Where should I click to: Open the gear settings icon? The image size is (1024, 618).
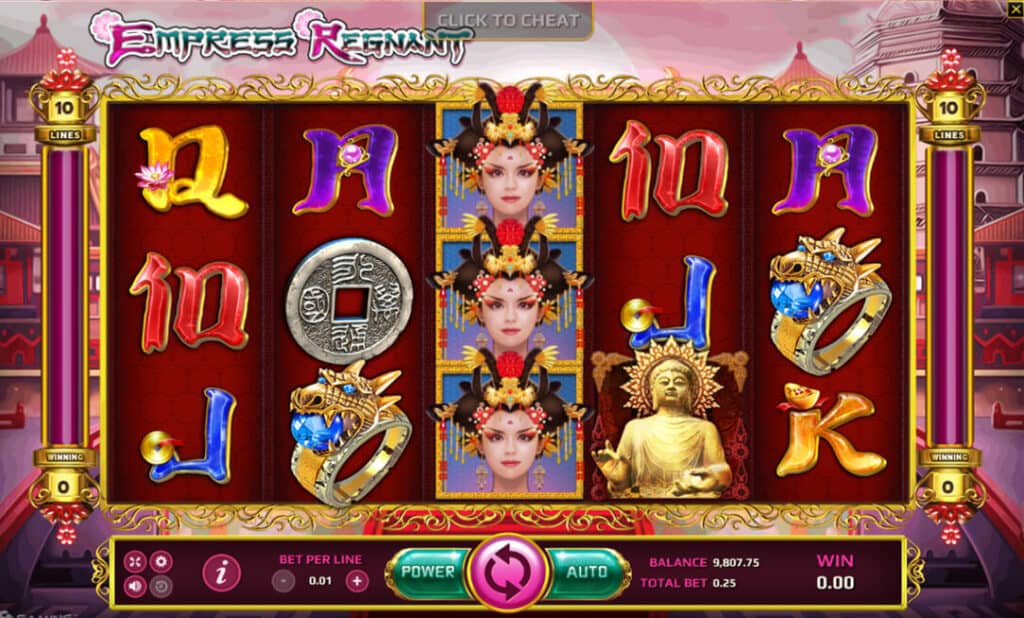[160, 561]
